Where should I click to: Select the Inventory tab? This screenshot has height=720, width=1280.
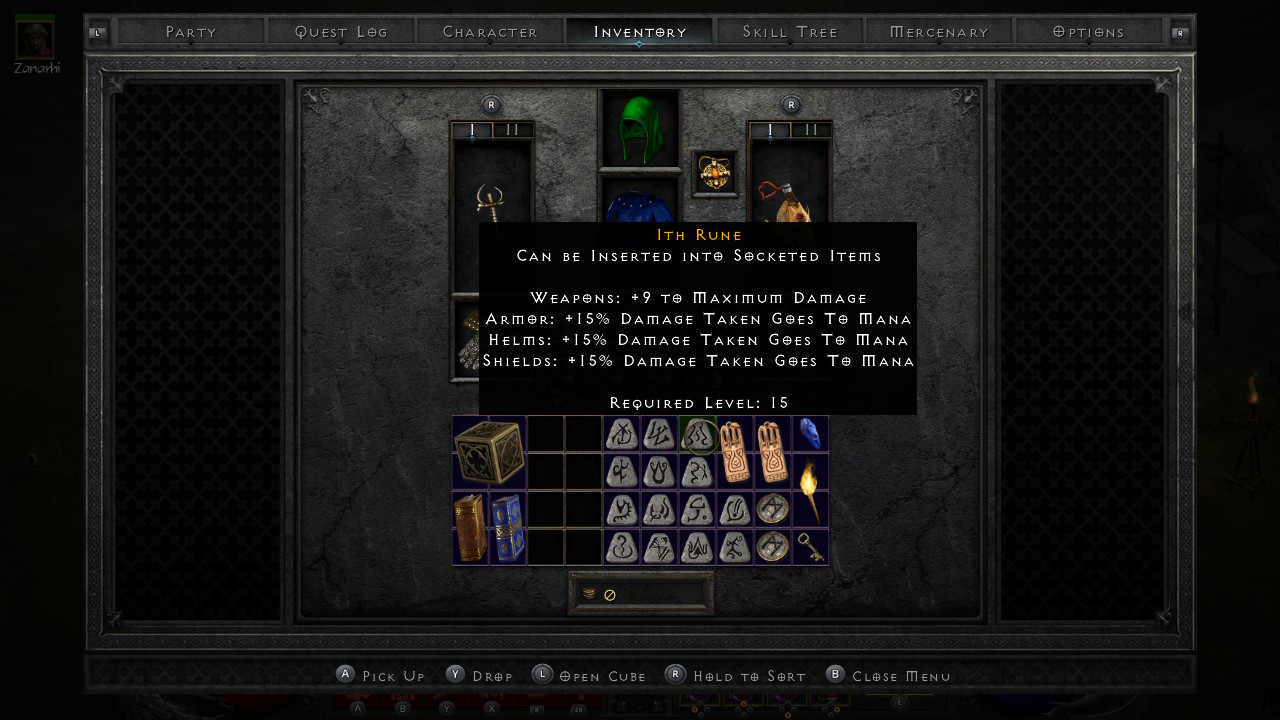(640, 32)
